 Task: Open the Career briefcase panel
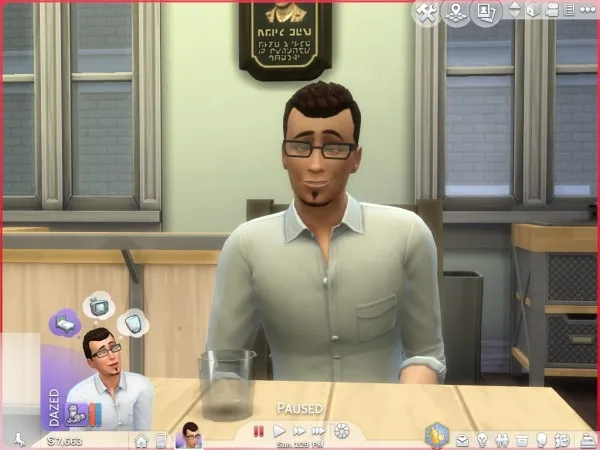coord(463,439)
